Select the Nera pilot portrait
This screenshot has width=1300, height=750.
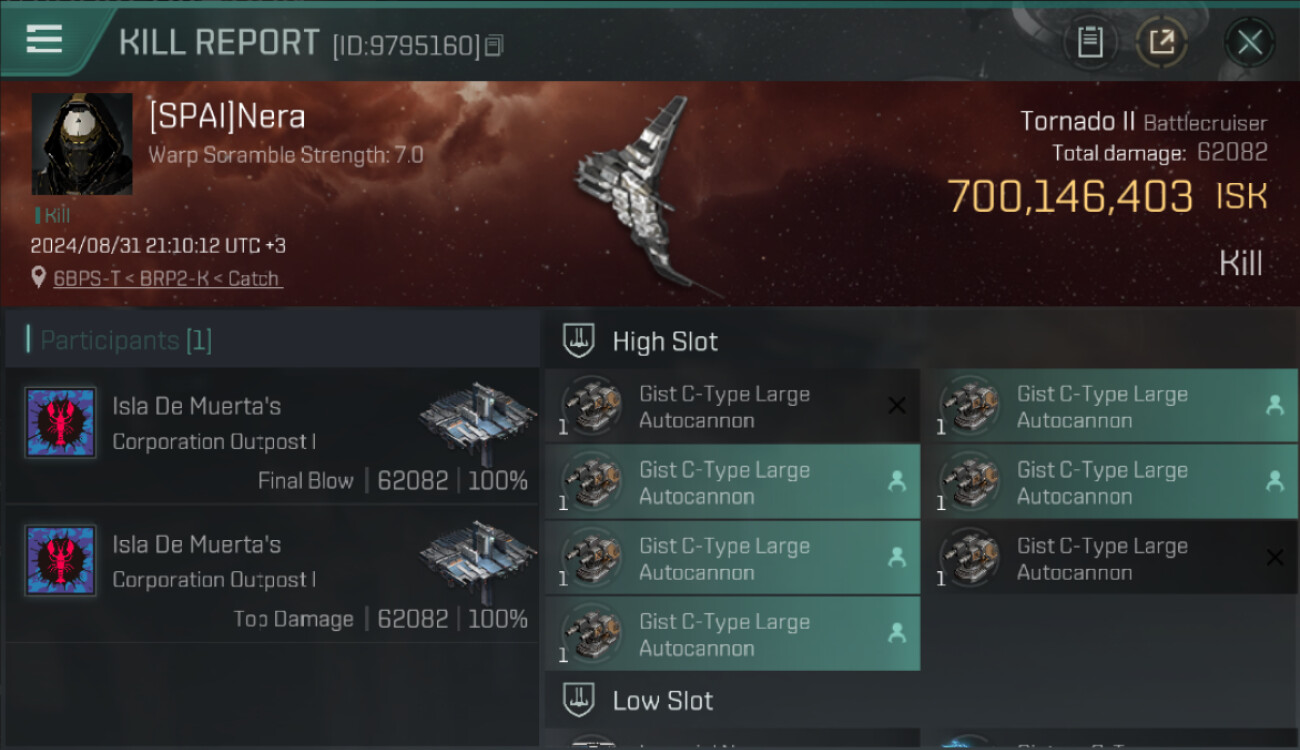(82, 144)
